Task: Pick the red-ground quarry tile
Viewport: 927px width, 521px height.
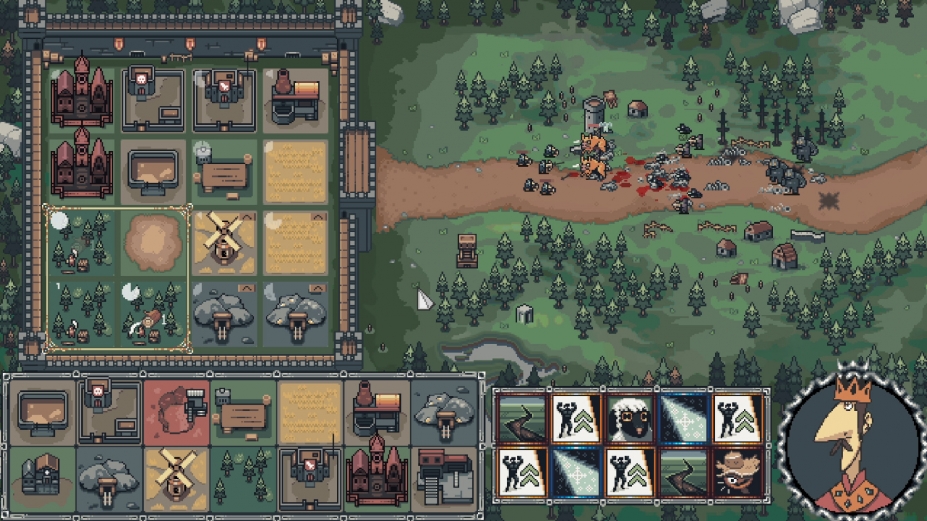Action: (175, 411)
